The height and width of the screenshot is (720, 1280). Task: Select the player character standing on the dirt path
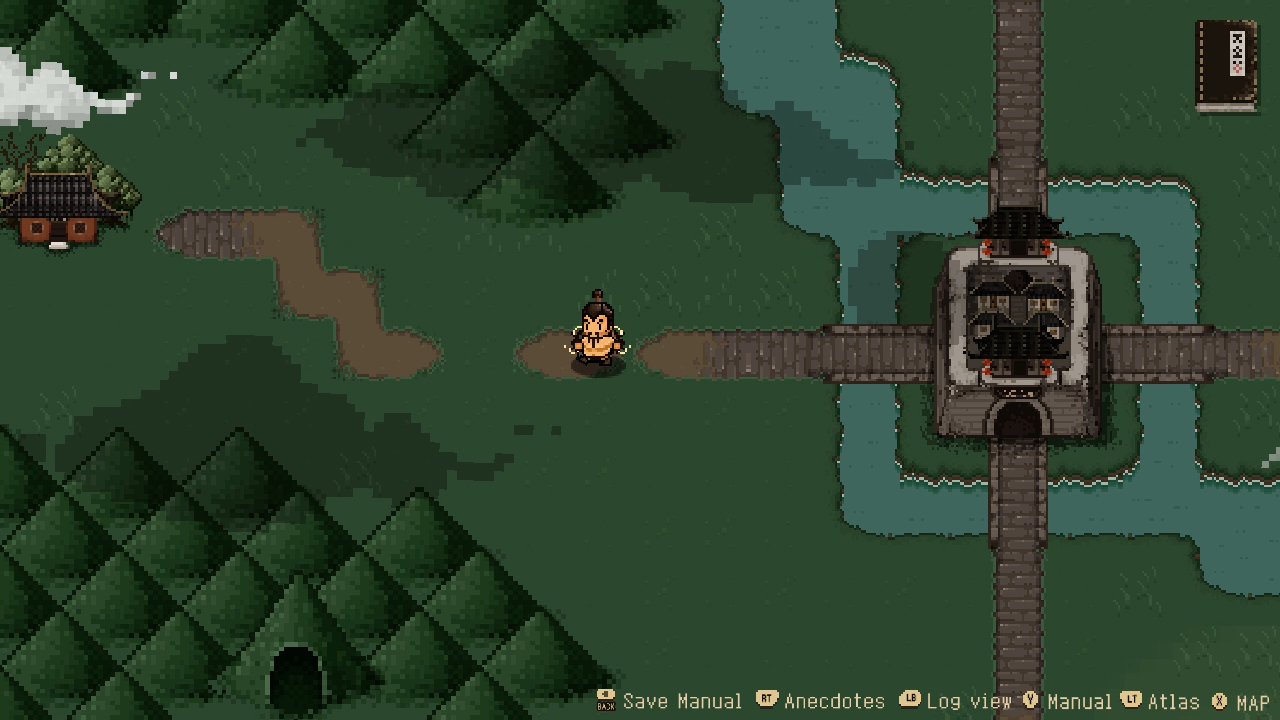(x=600, y=335)
